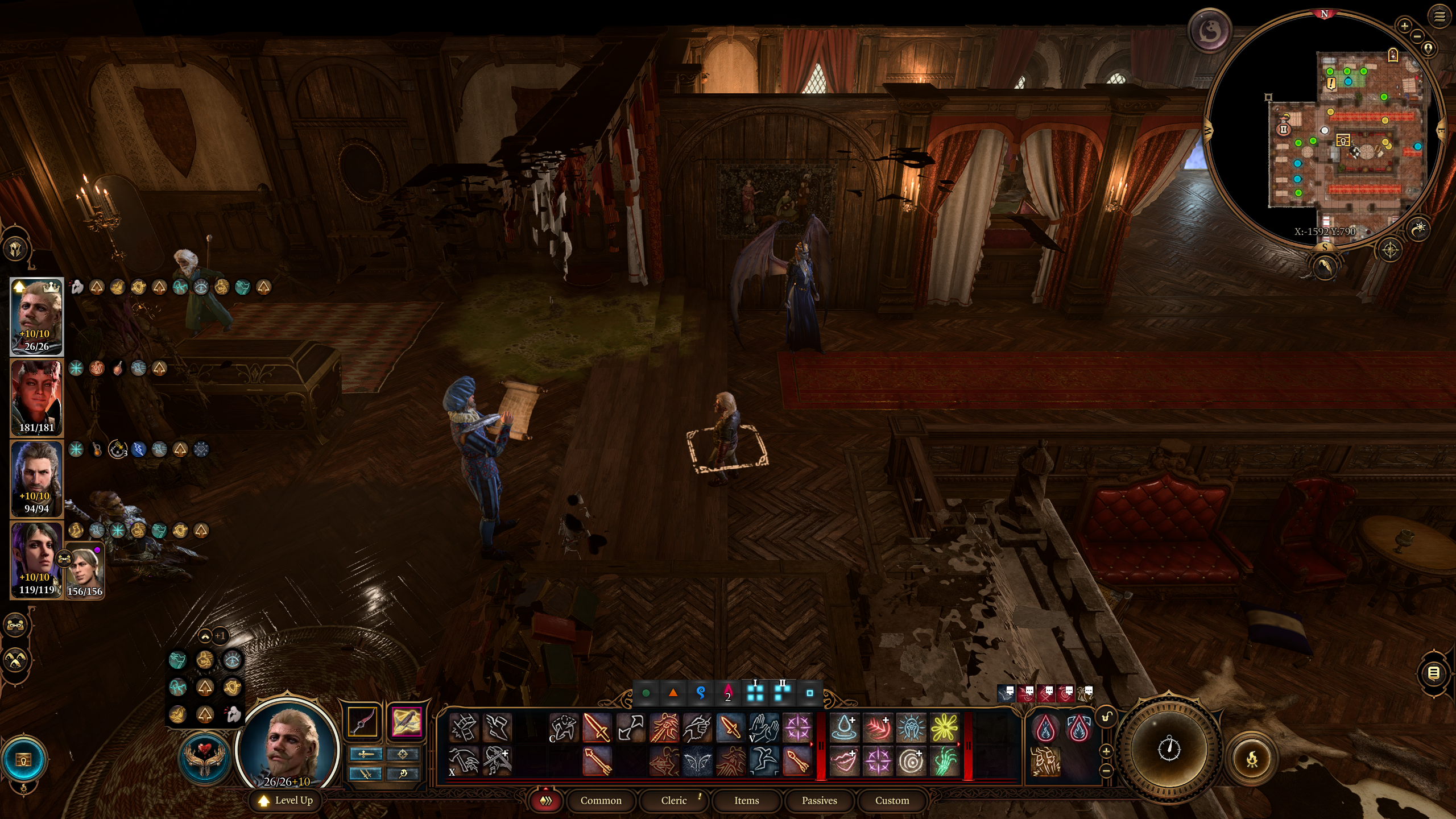Choose the dark-haired bearded companion portrait

click(x=36, y=478)
